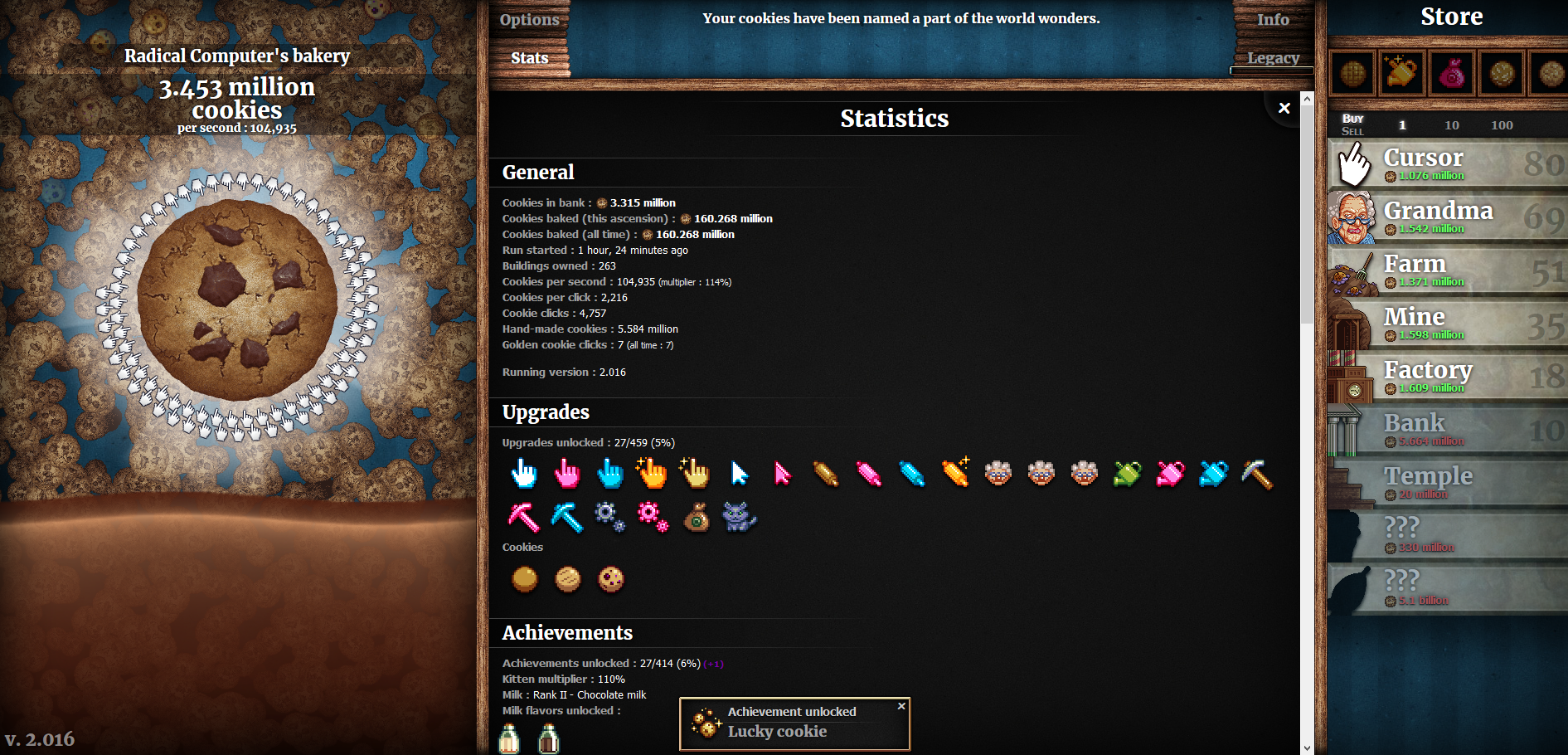The width and height of the screenshot is (1568, 755).
Task: Buy the pink money bag upgrade
Action: [x=1451, y=74]
